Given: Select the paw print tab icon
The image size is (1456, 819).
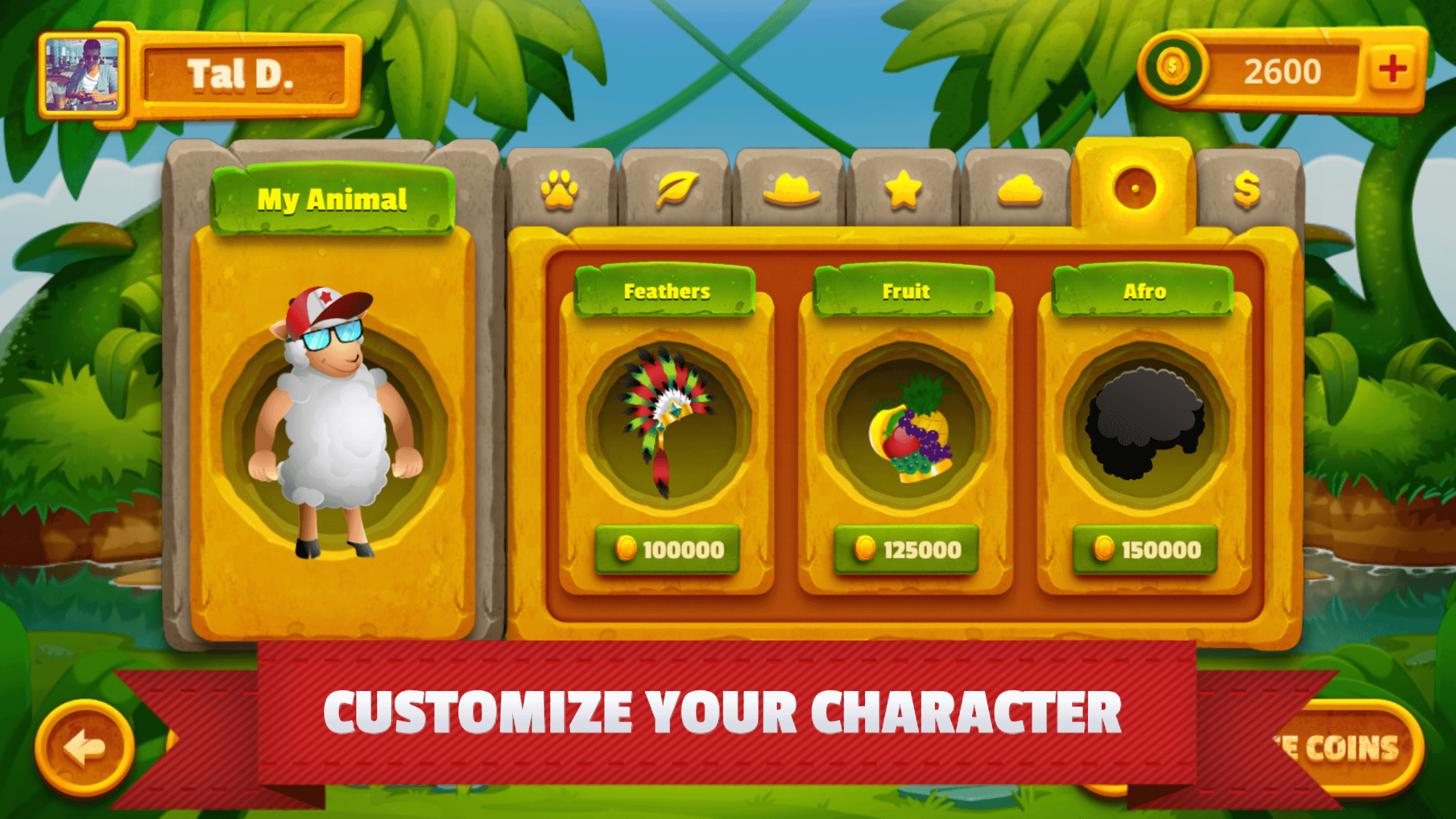Looking at the screenshot, I should 558,189.
